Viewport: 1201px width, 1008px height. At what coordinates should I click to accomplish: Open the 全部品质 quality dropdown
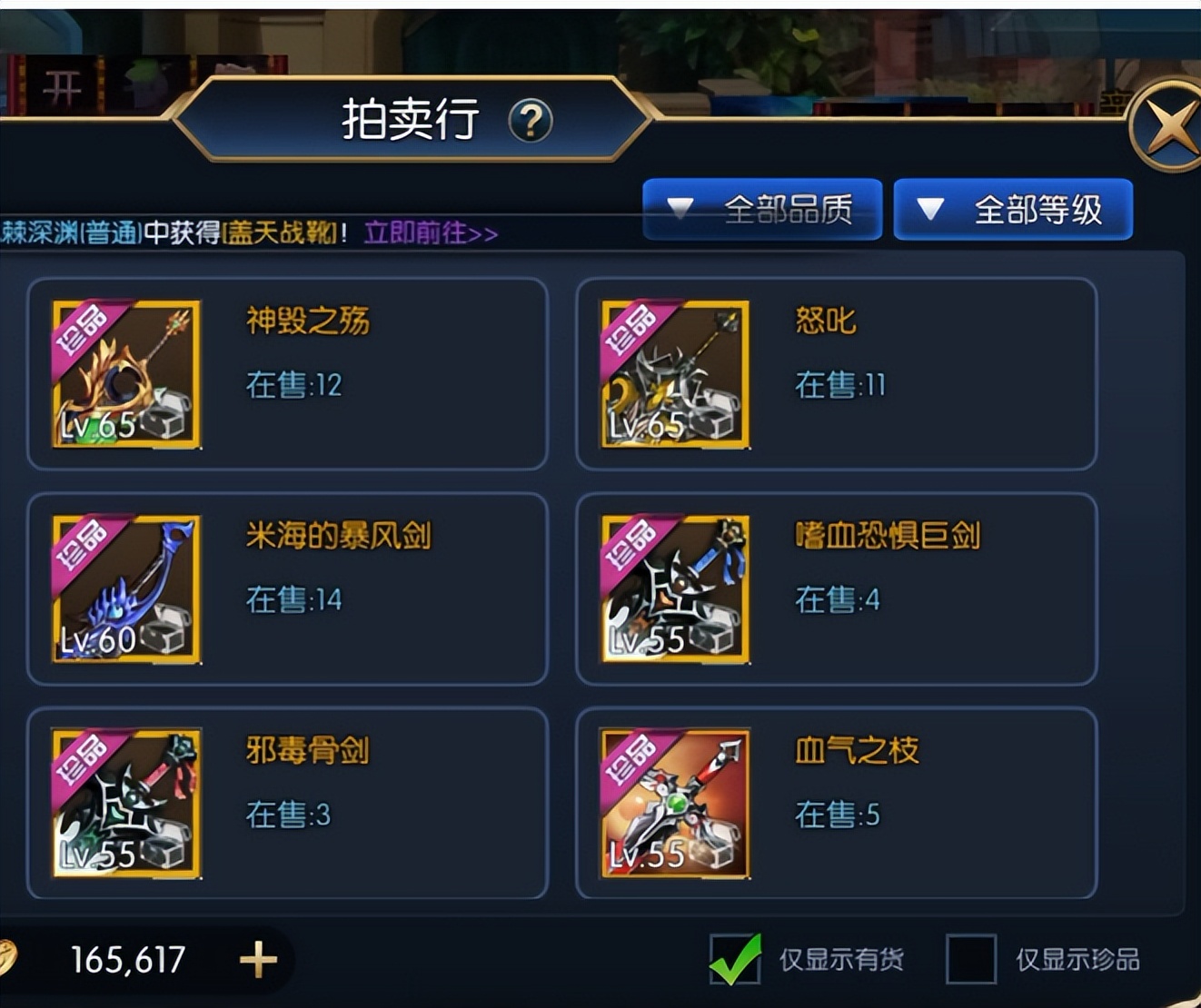tap(761, 210)
